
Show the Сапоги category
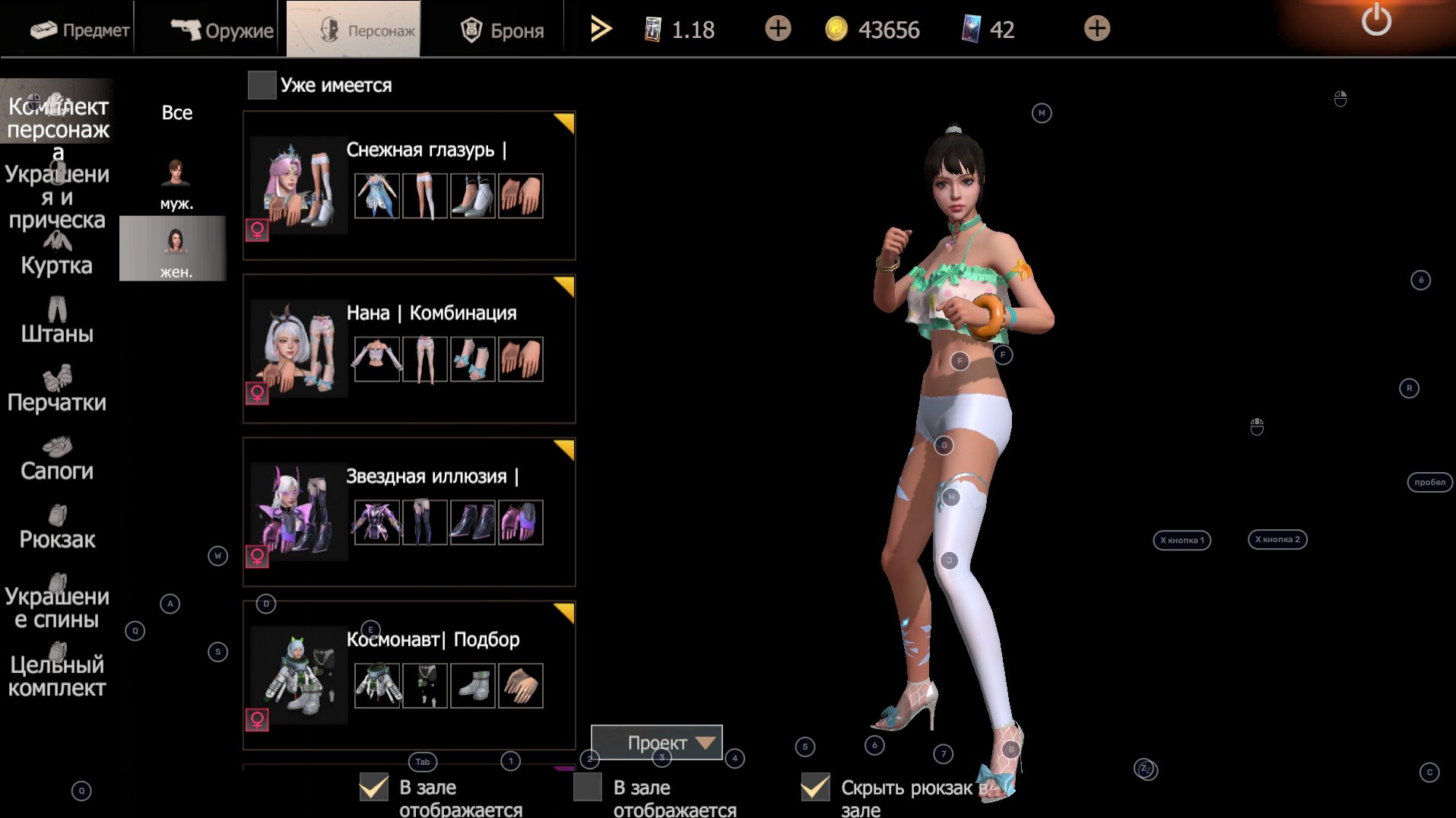pos(57,459)
